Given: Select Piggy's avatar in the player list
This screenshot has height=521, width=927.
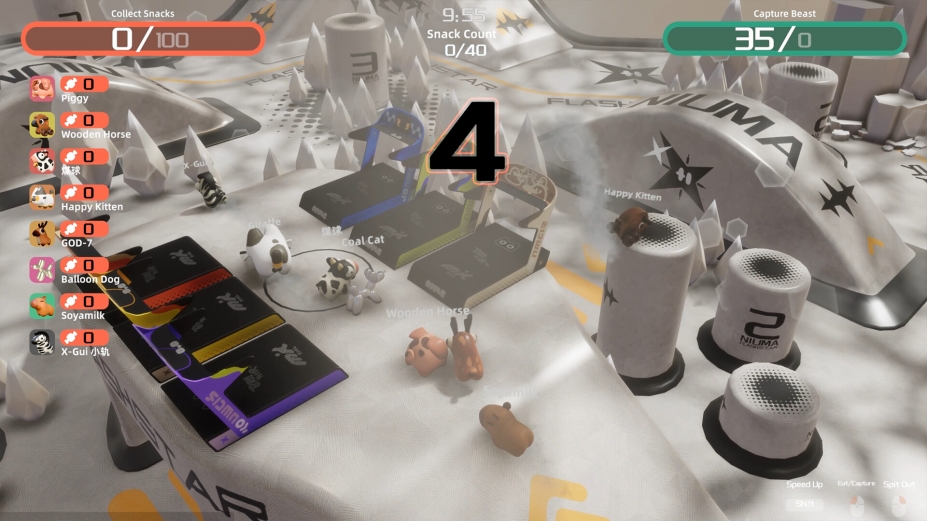Looking at the screenshot, I should pyautogui.click(x=42, y=90).
